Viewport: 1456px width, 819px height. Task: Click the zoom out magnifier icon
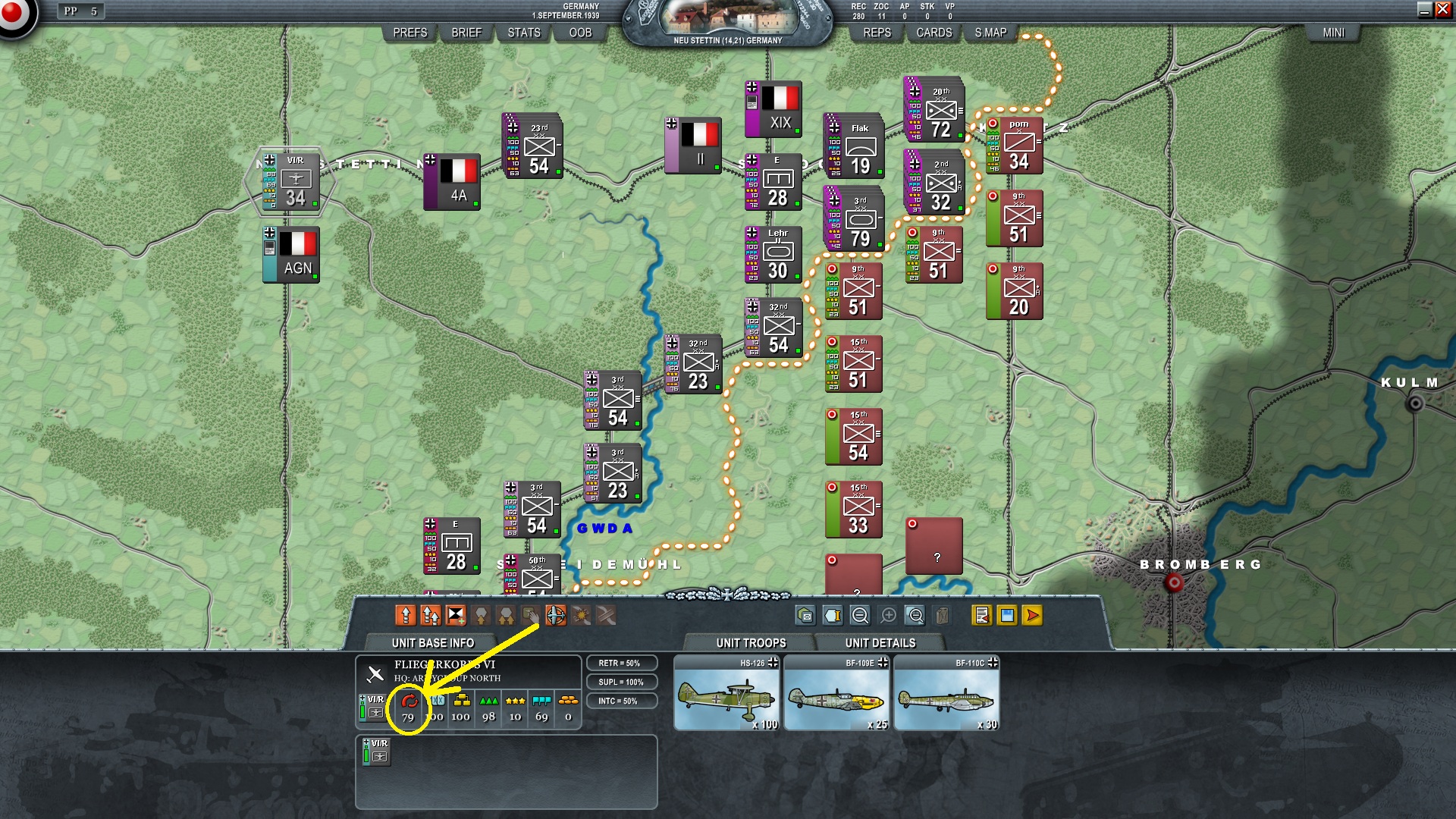(859, 616)
